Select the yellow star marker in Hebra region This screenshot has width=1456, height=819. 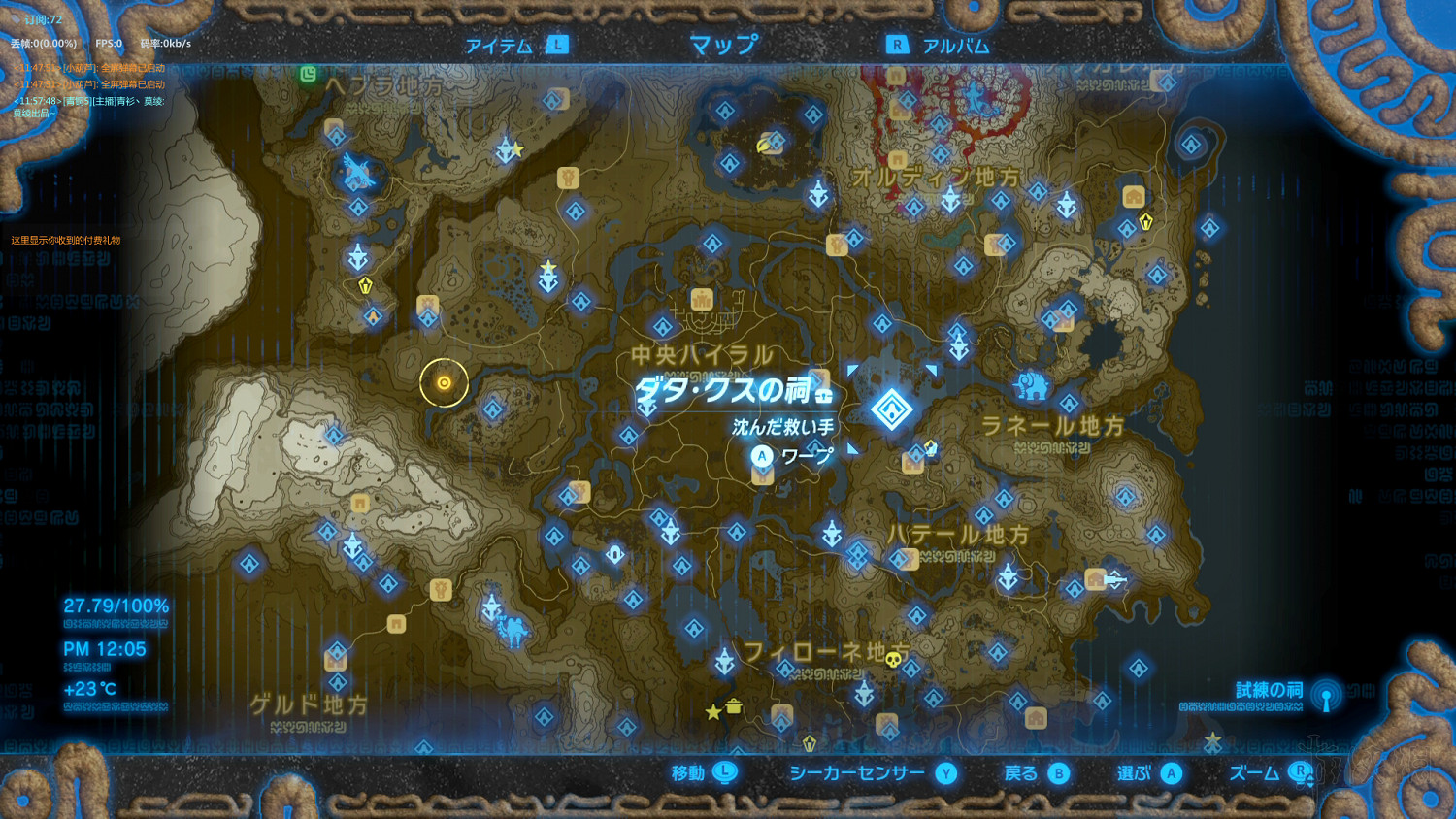coord(516,148)
